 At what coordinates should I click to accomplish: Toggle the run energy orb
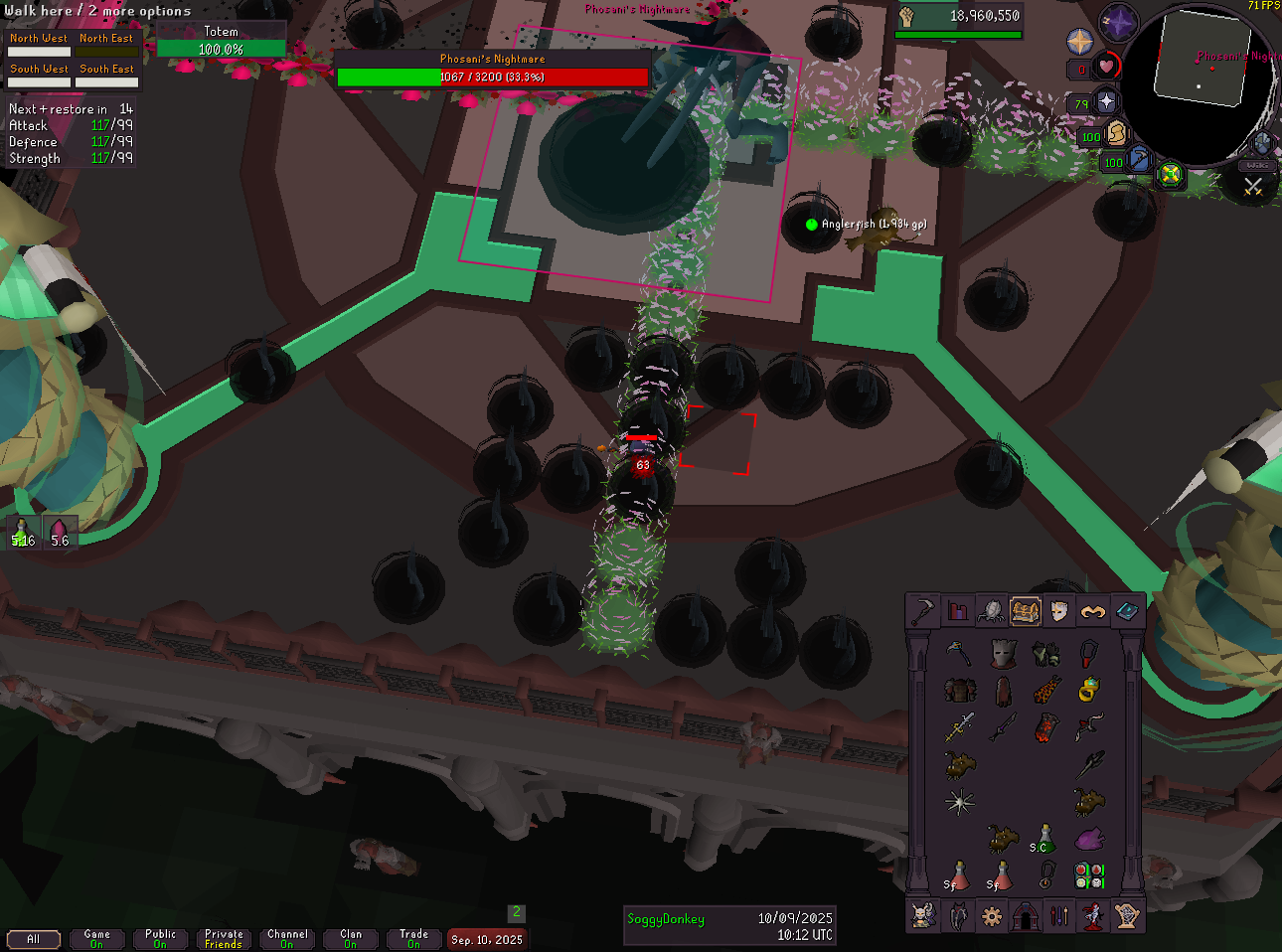point(1116,133)
